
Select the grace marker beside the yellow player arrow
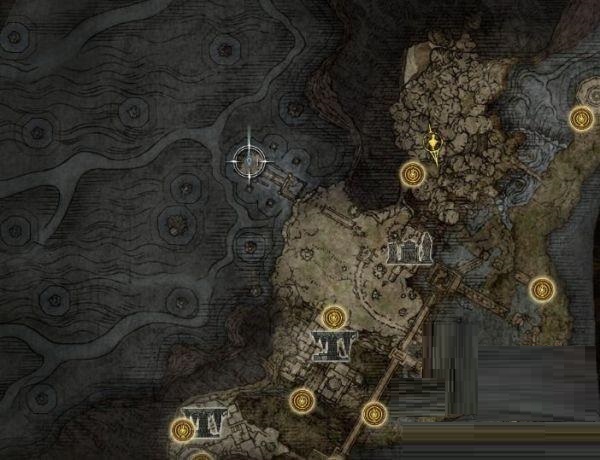411,175
